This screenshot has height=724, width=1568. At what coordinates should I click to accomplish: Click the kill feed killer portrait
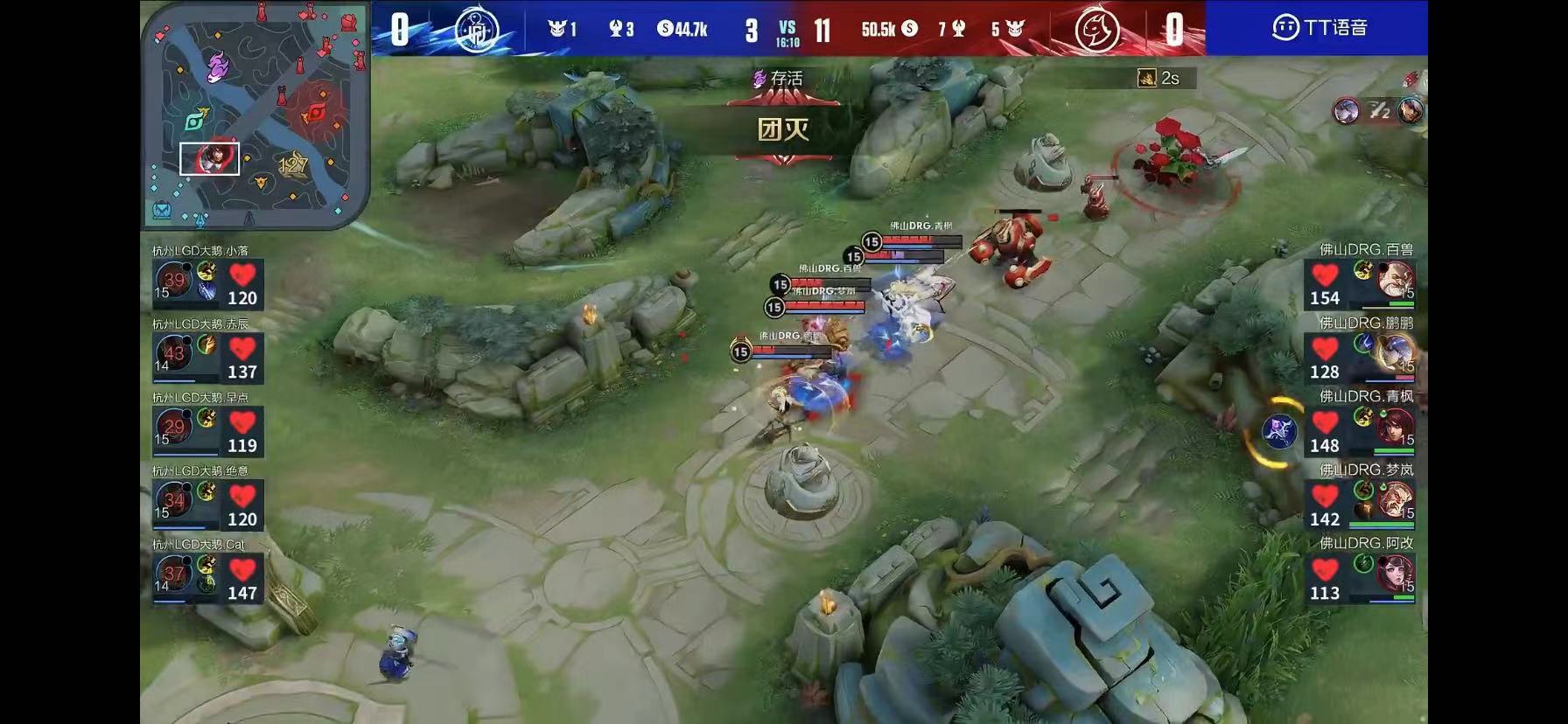pos(1346,111)
